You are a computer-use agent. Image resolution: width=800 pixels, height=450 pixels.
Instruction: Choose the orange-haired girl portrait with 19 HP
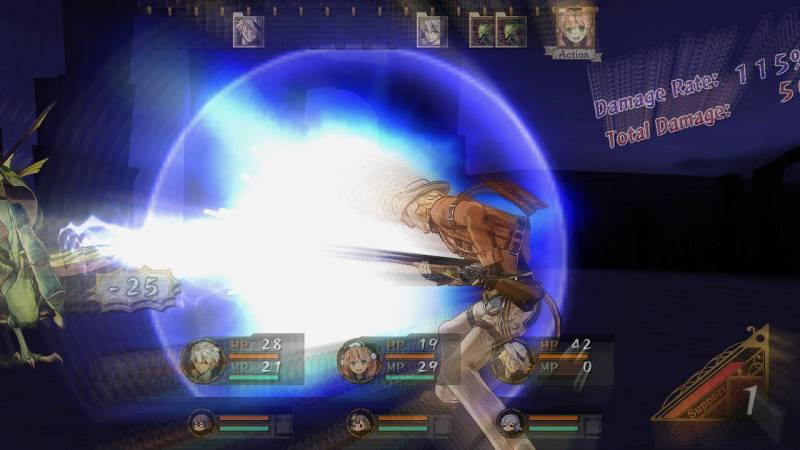pos(357,359)
